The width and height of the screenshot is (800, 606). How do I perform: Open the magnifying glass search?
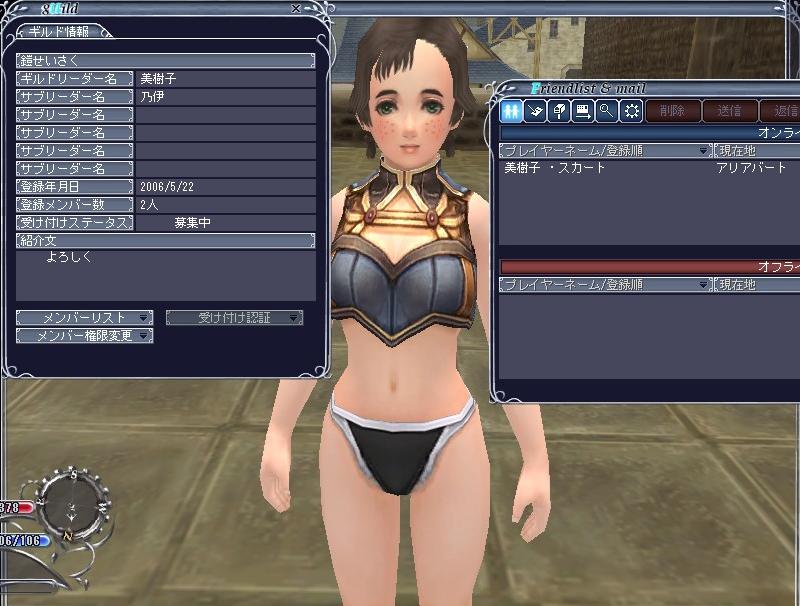606,111
